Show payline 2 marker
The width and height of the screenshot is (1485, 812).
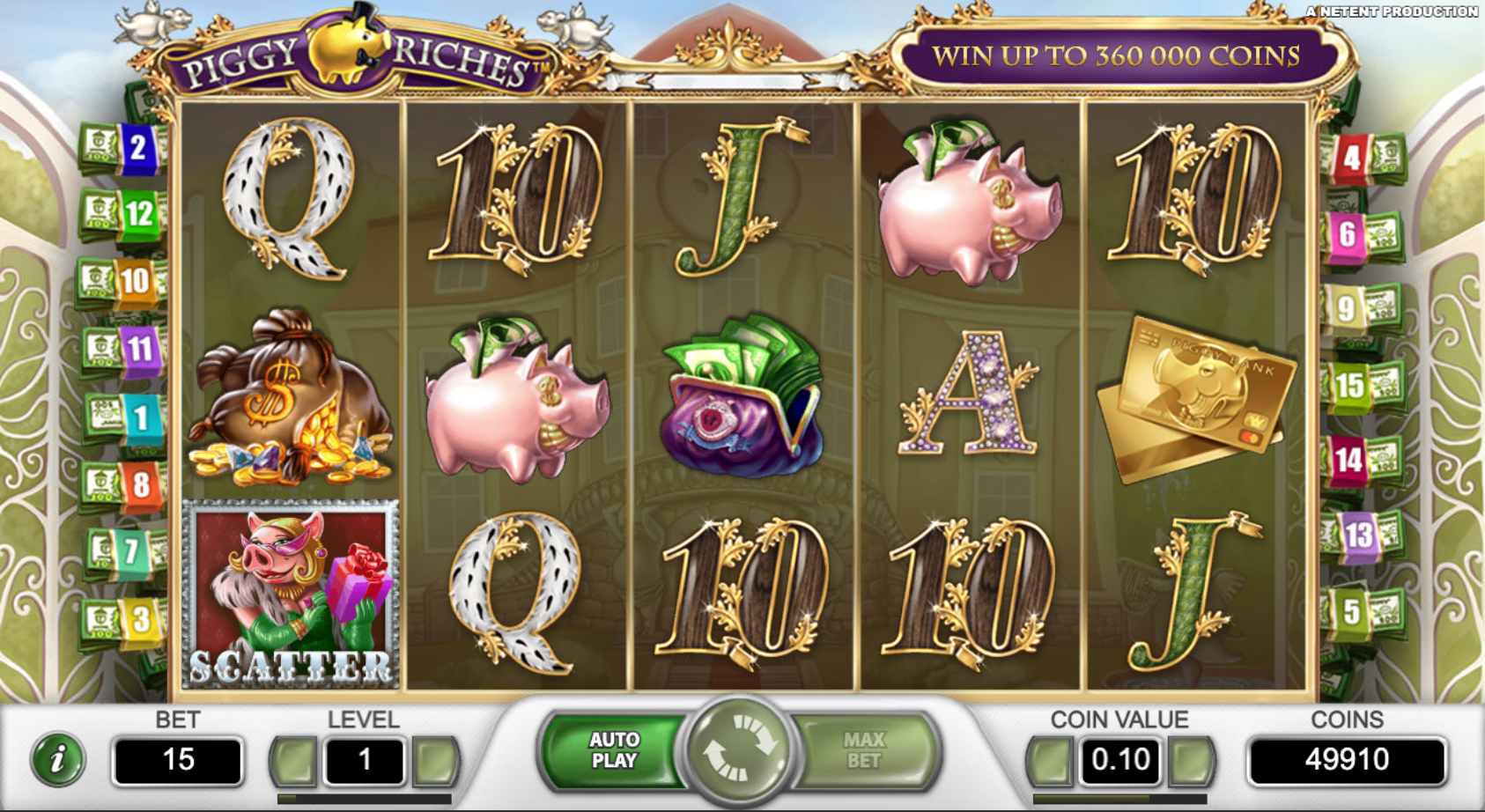pos(137,148)
